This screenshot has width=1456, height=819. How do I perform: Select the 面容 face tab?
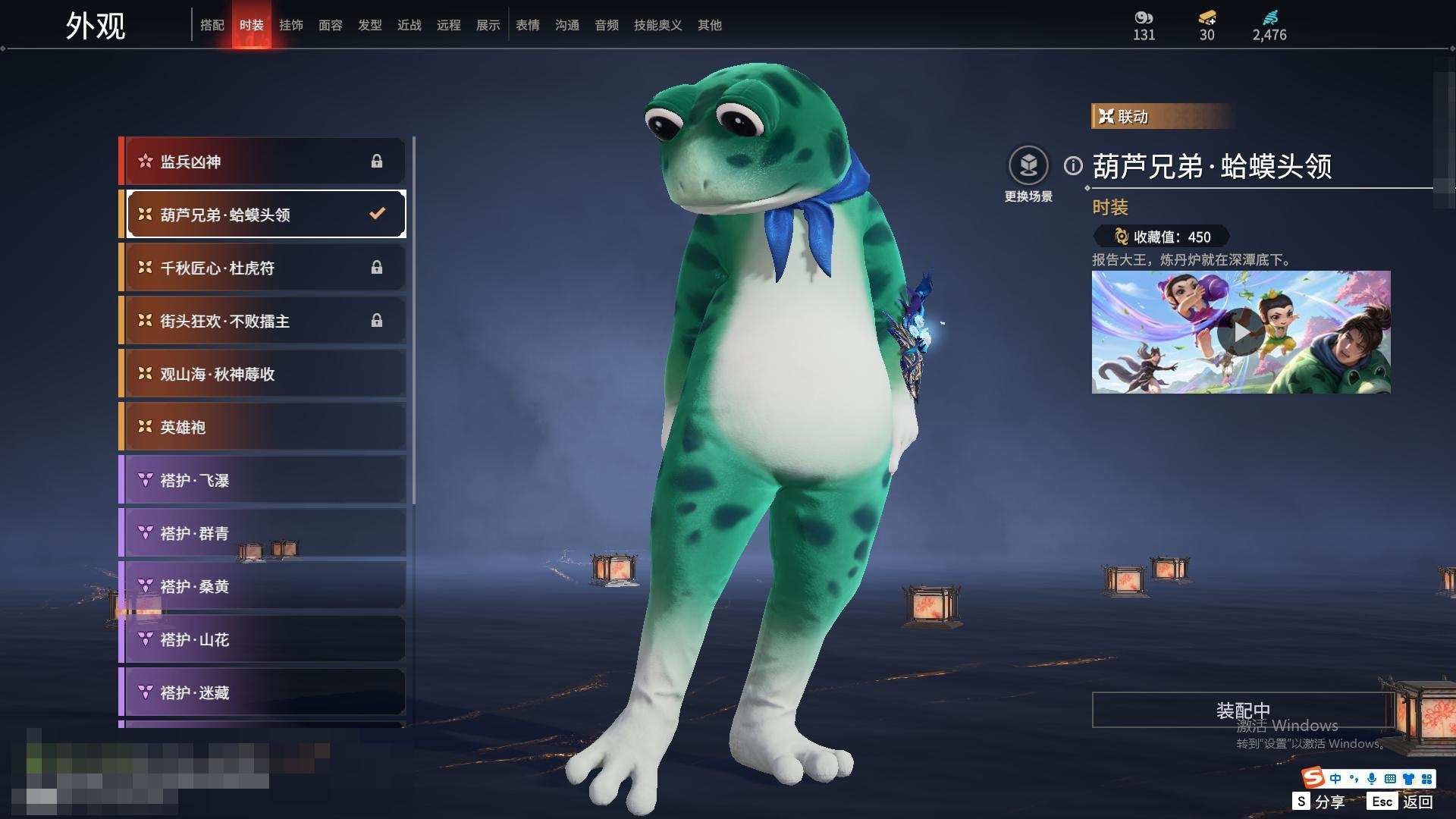(331, 25)
